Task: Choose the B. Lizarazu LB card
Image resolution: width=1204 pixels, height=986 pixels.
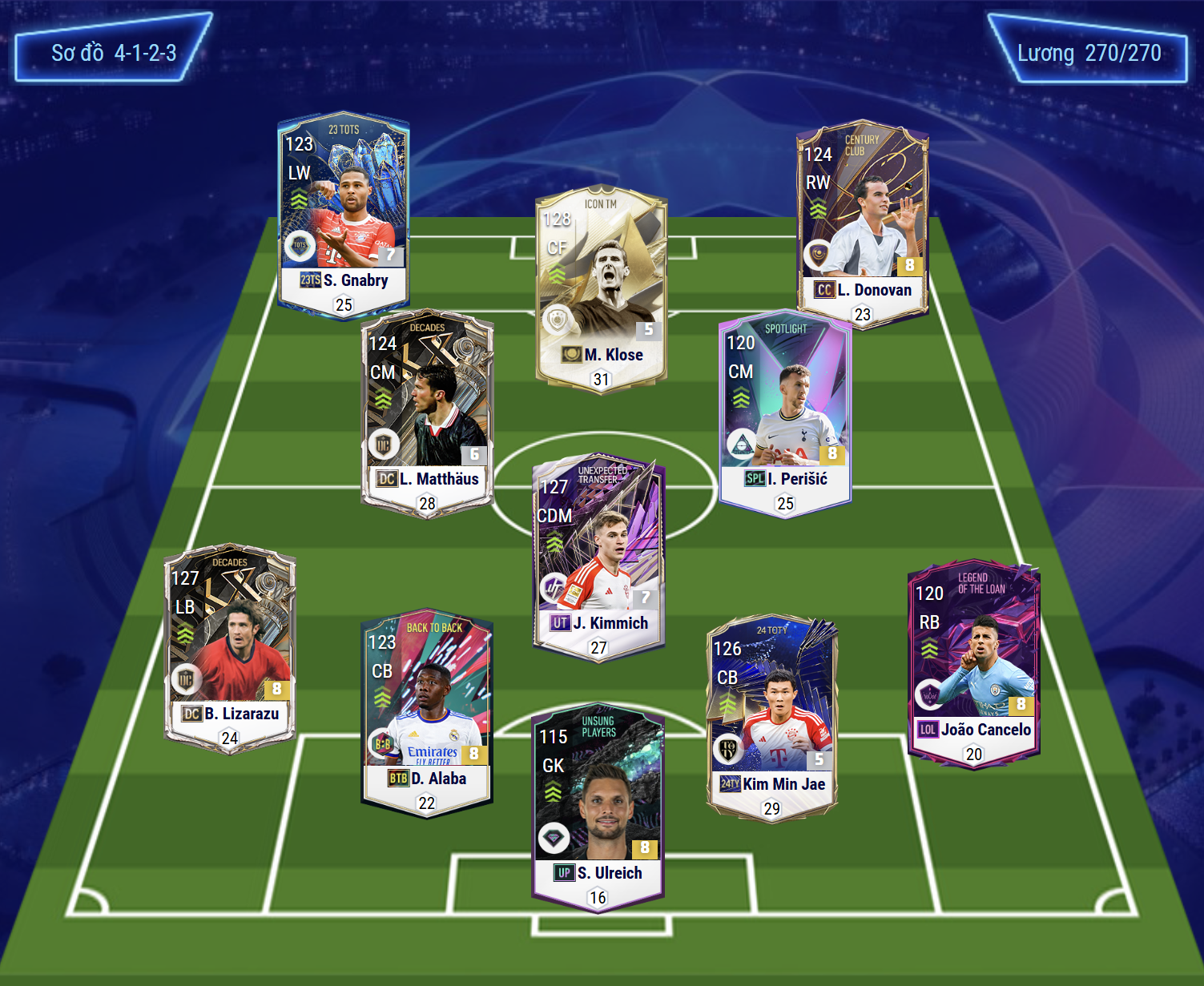Action: 230,649
